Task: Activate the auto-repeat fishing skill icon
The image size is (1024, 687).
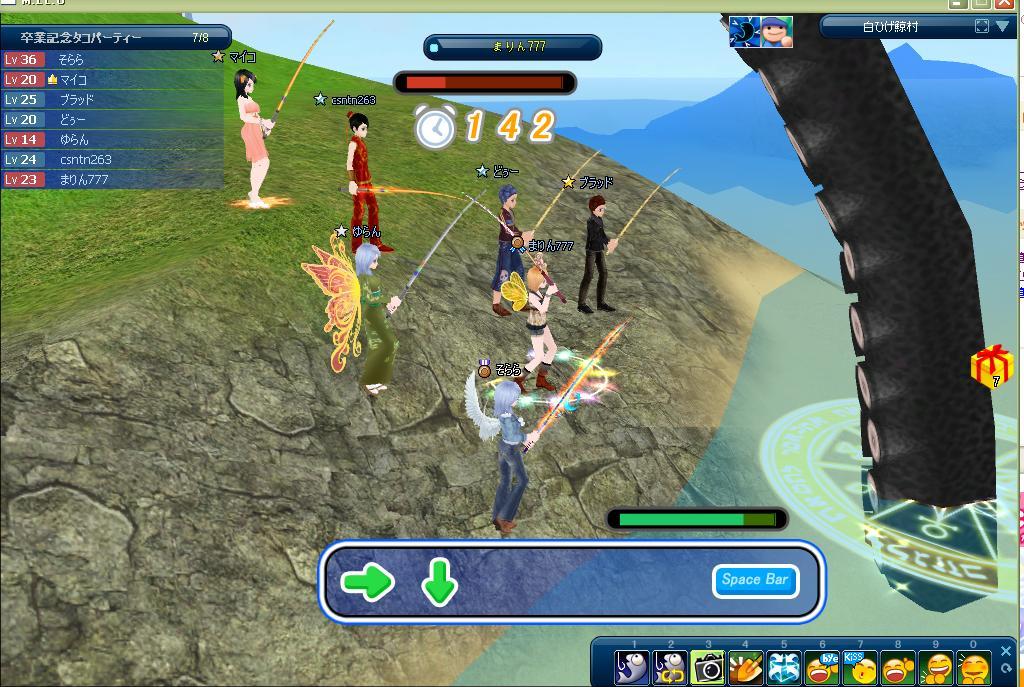Action: click(670, 667)
